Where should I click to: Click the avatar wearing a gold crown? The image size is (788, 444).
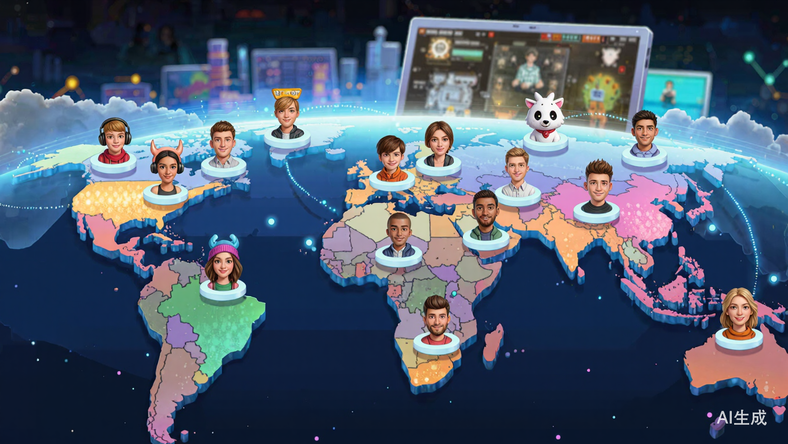pyautogui.click(x=287, y=113)
